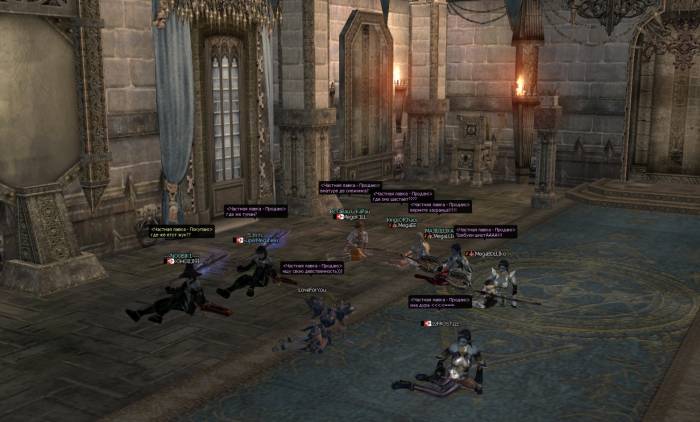Open the shop sign ending 'до снежинки?'

click(351, 187)
